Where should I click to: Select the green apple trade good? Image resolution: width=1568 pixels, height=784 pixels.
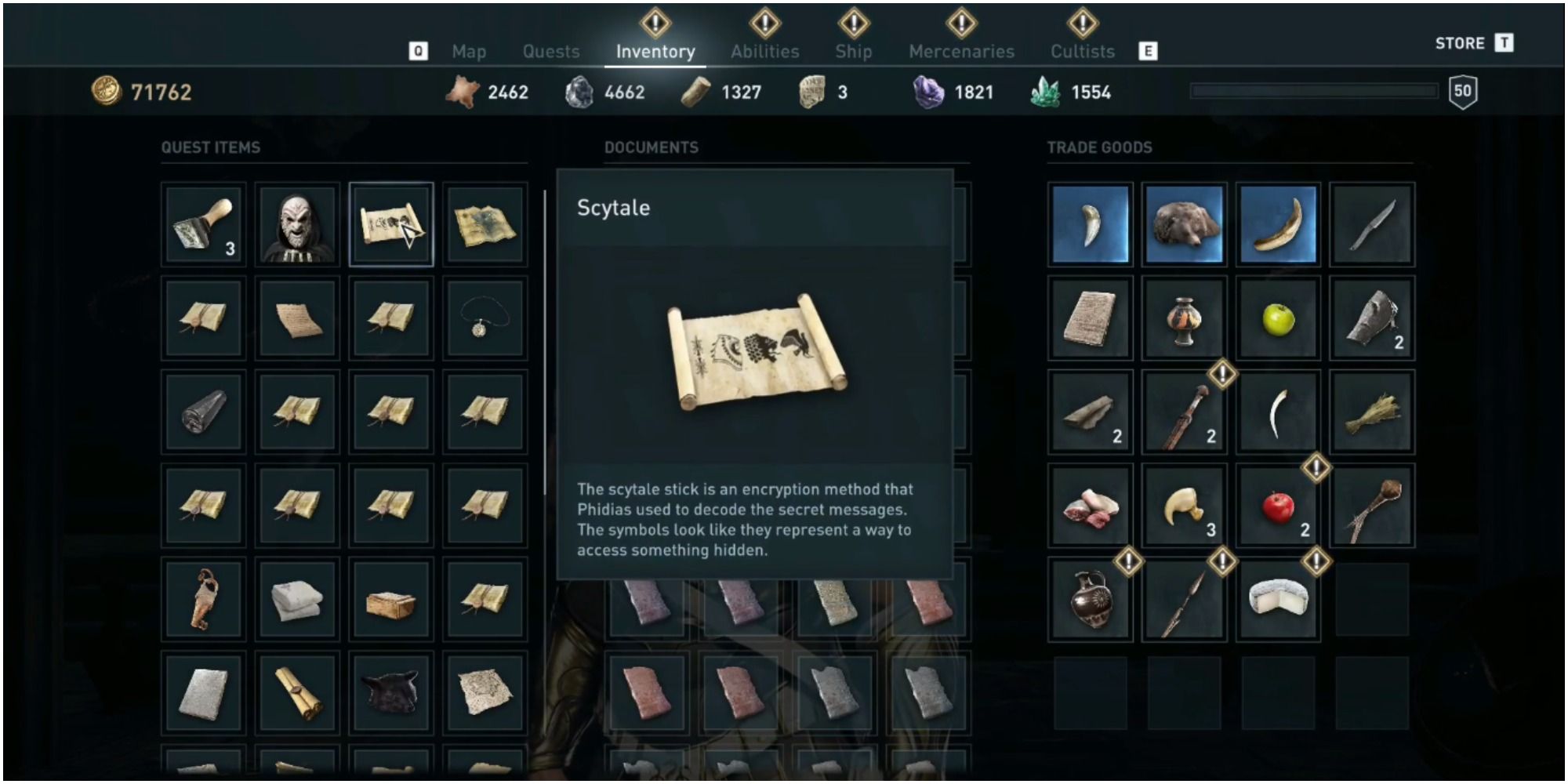[x=1278, y=318]
